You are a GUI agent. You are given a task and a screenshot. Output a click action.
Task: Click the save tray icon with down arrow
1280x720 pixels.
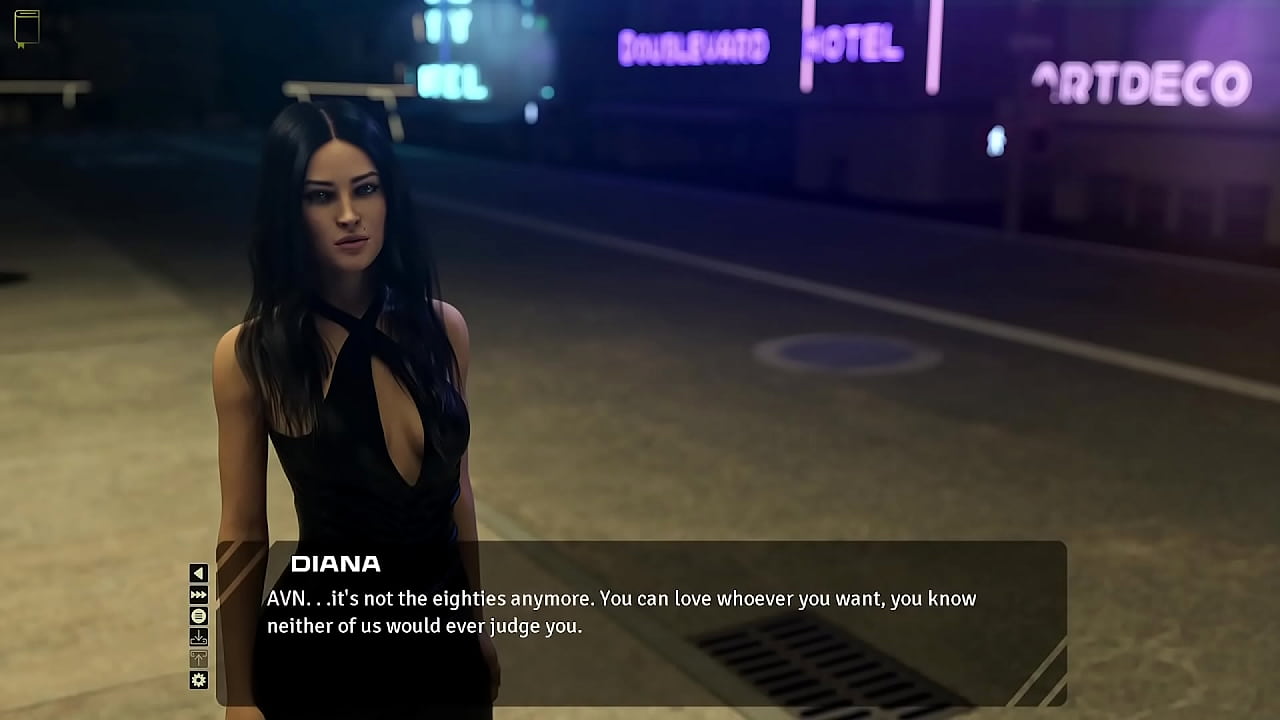198,637
